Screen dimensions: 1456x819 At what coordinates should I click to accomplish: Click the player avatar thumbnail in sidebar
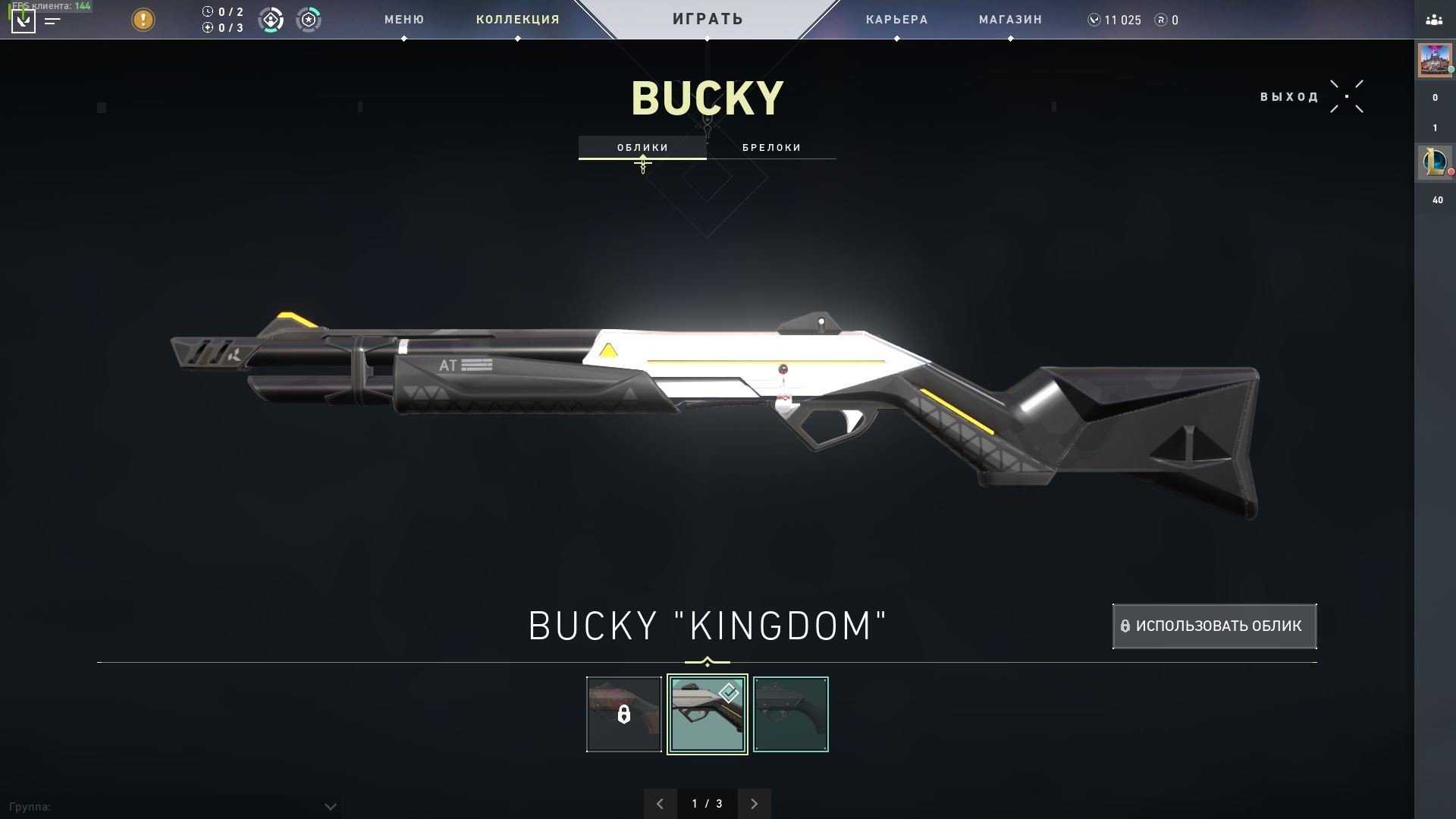1434,60
